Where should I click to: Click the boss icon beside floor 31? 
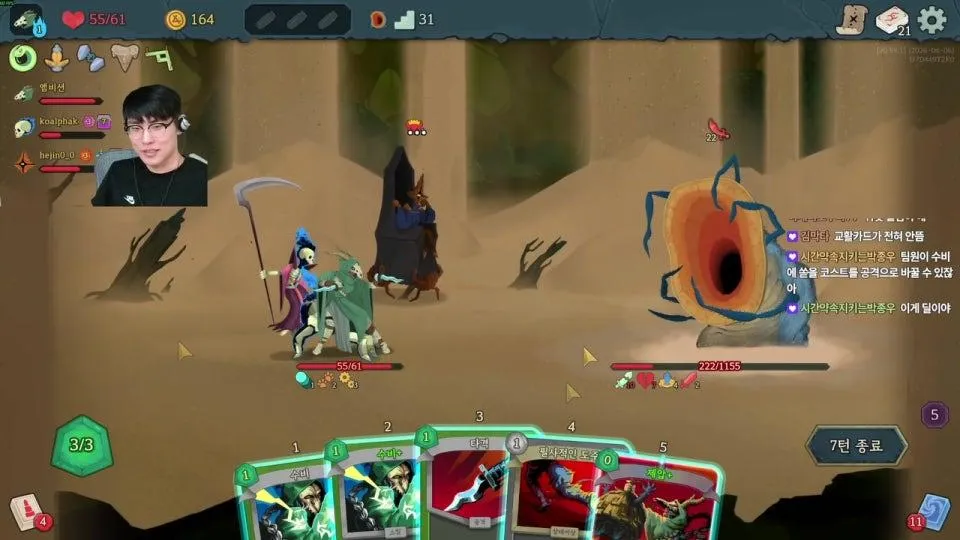coord(378,19)
